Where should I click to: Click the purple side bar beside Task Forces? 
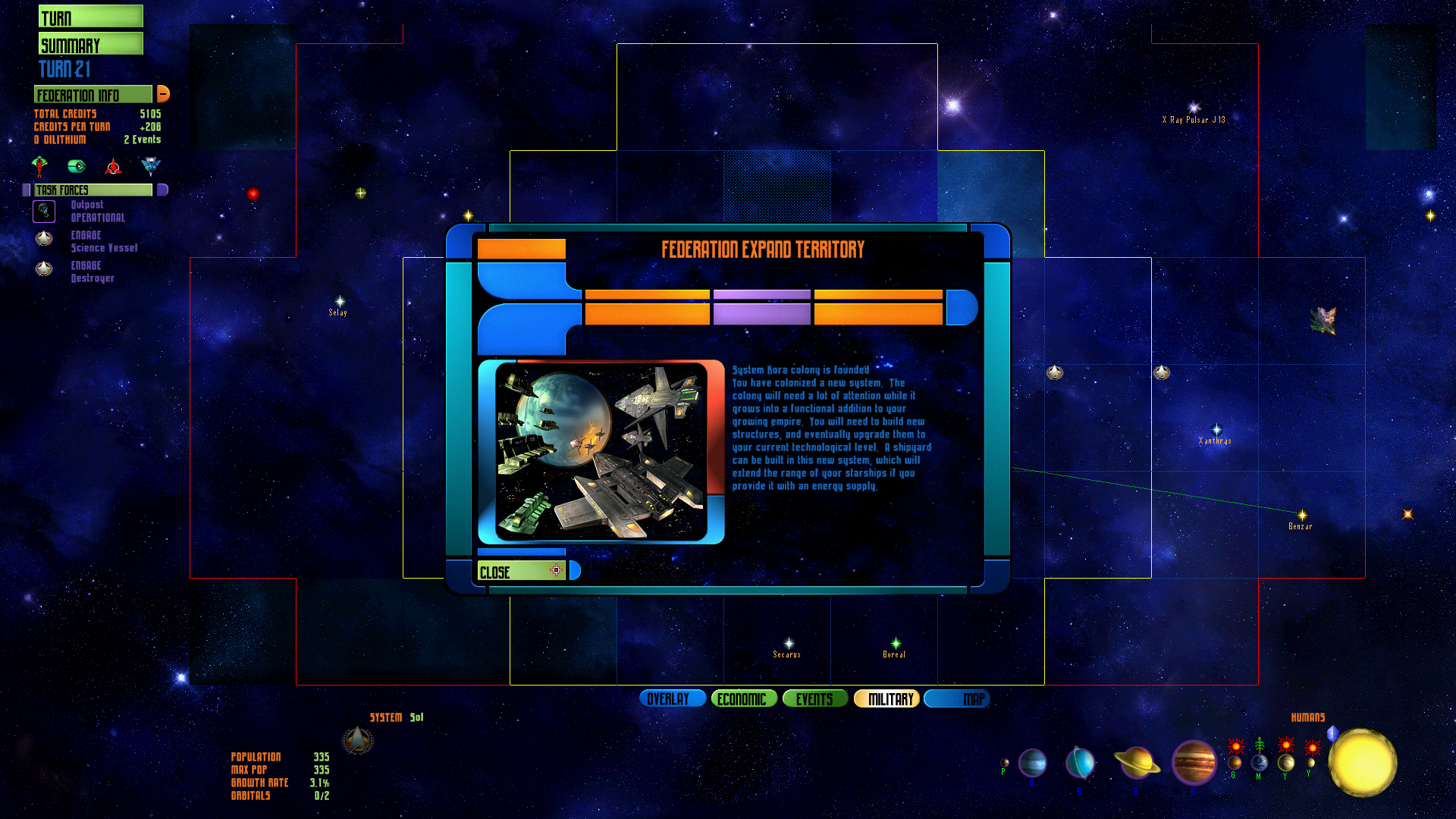coord(27,190)
